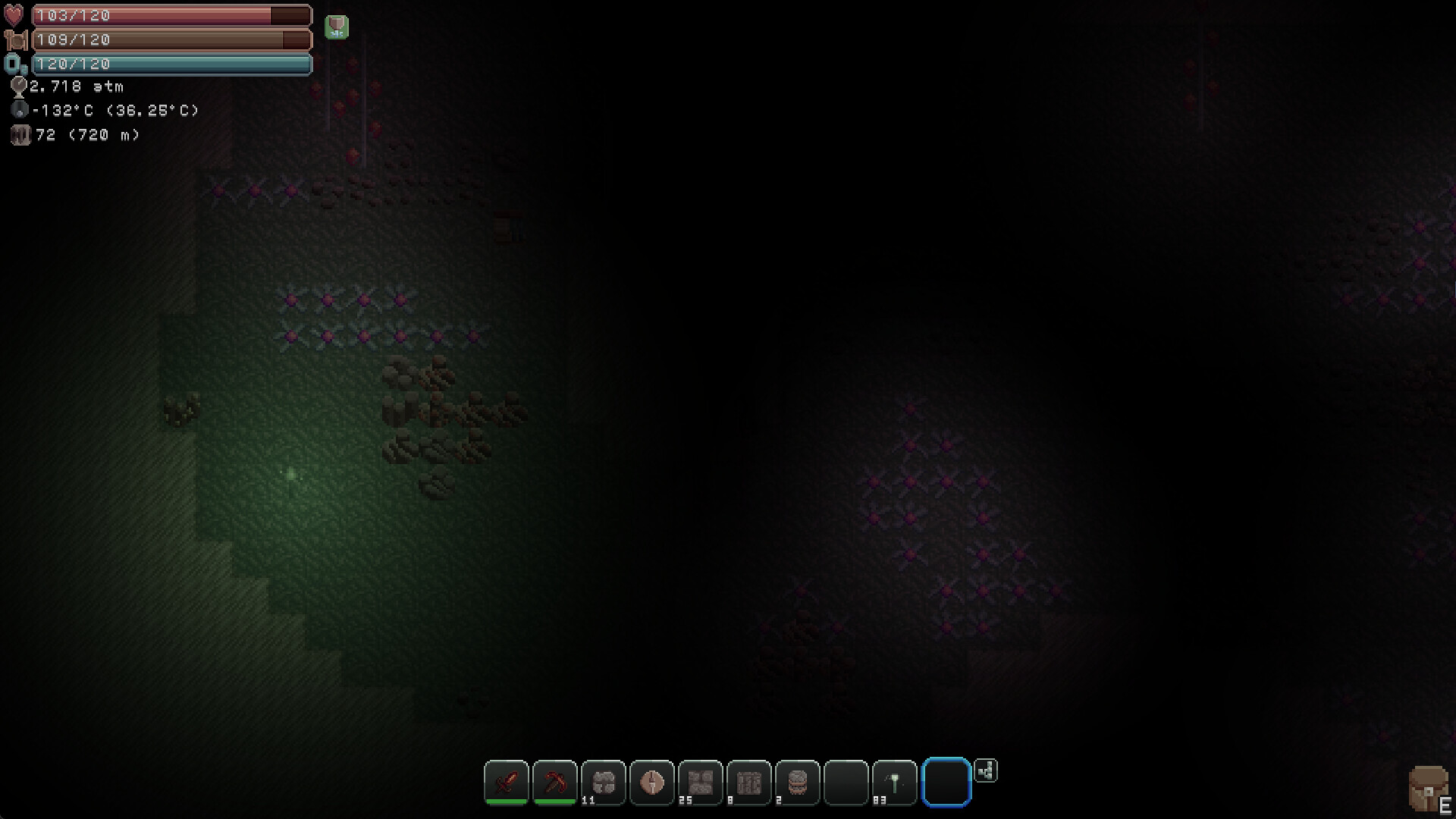Select the stone wall stack of 8
Viewport: 1456px width, 819px height.
pos(750,783)
